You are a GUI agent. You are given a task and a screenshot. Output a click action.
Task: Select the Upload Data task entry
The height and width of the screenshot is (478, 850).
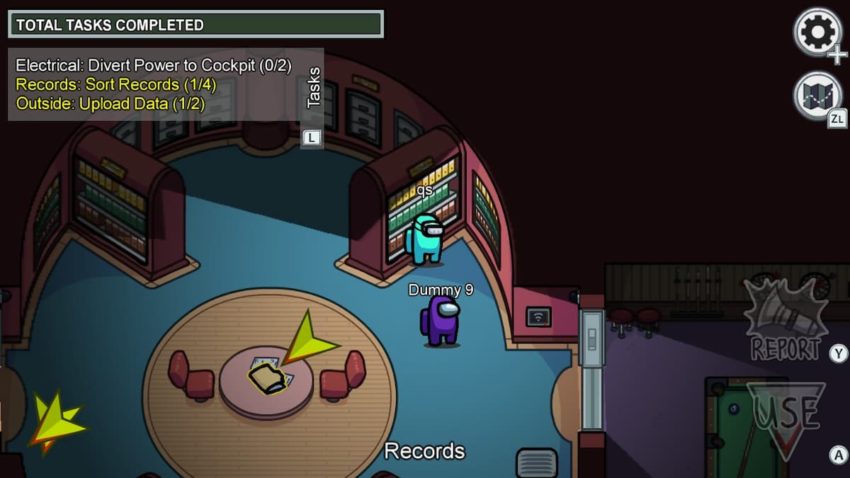pyautogui.click(x=109, y=103)
